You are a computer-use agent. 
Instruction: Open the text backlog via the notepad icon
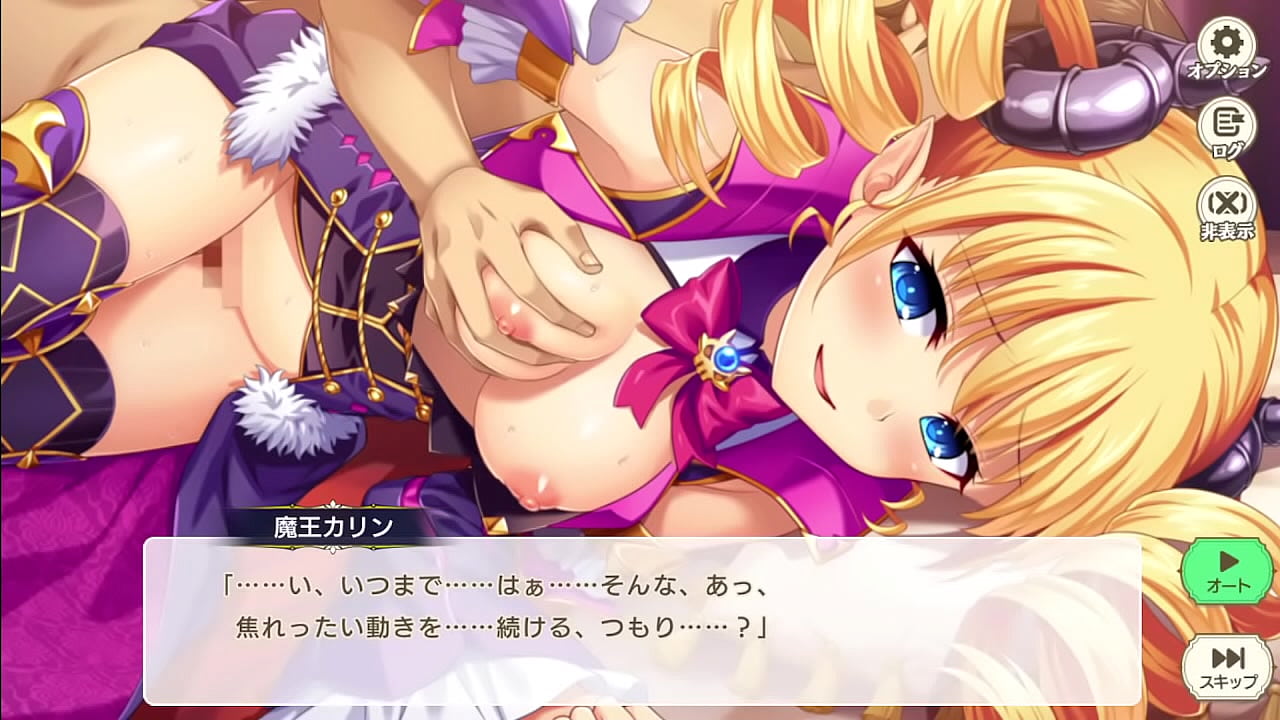tap(1227, 126)
